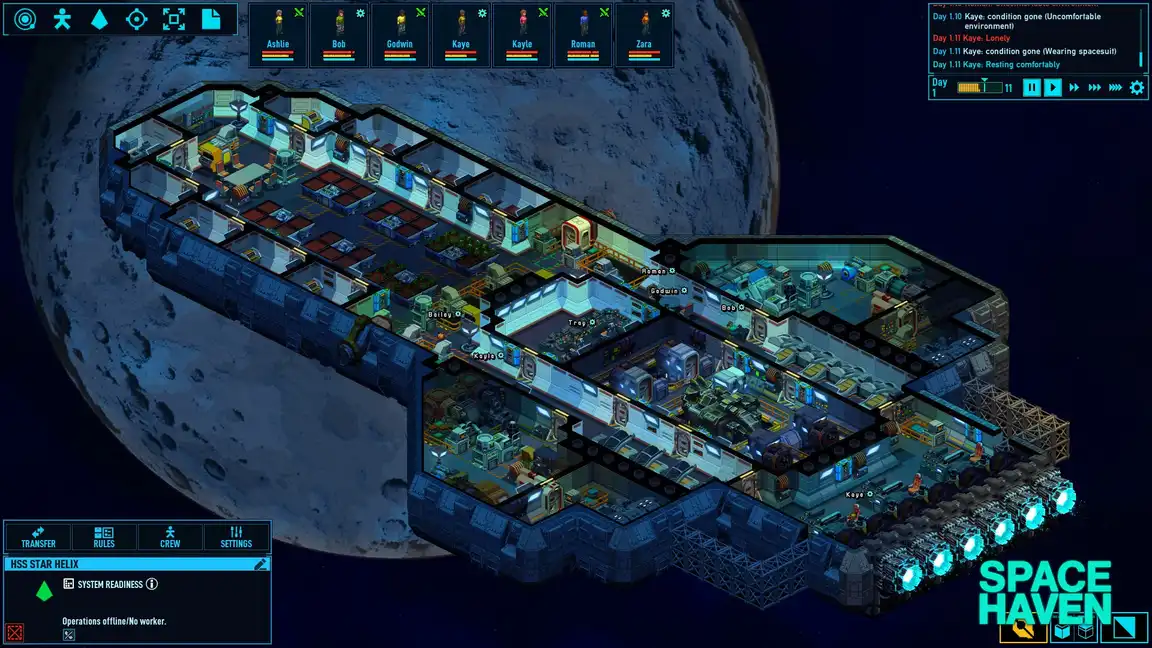The height and width of the screenshot is (648, 1152).
Task: Set double-arrow fast forward speed
Action: tap(1075, 88)
